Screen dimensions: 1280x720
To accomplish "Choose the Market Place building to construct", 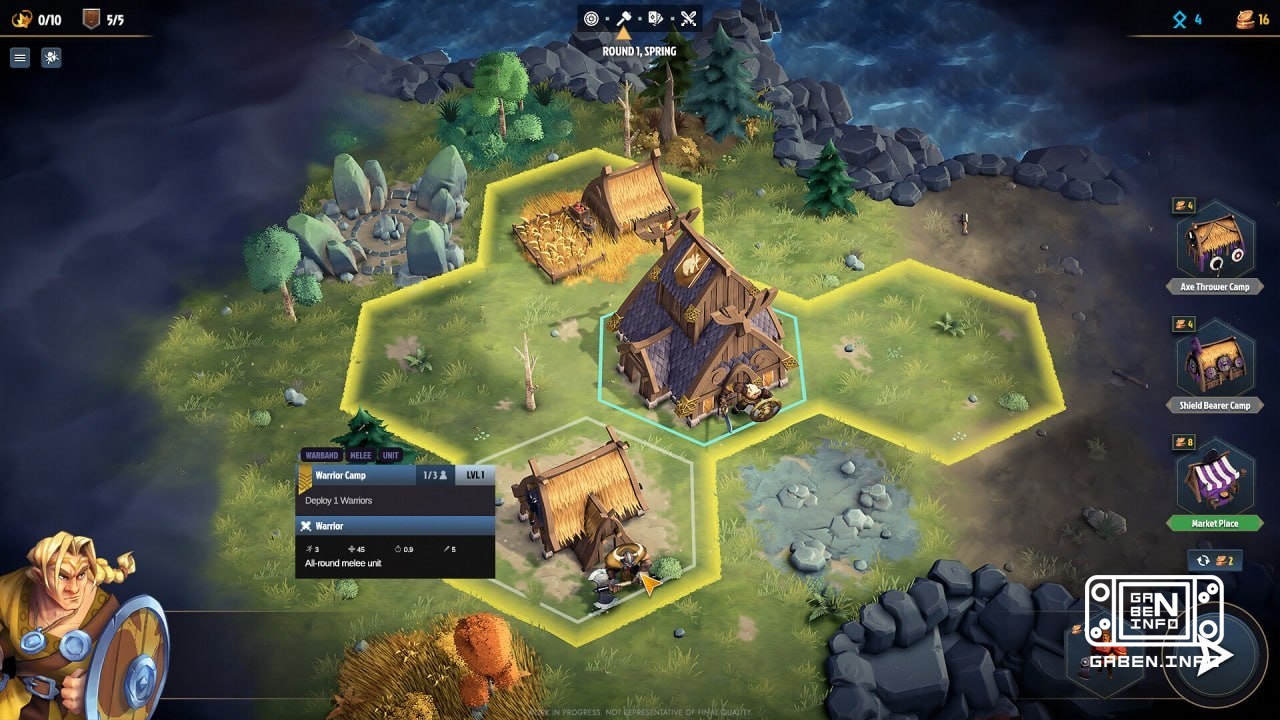I will coord(1215,485).
